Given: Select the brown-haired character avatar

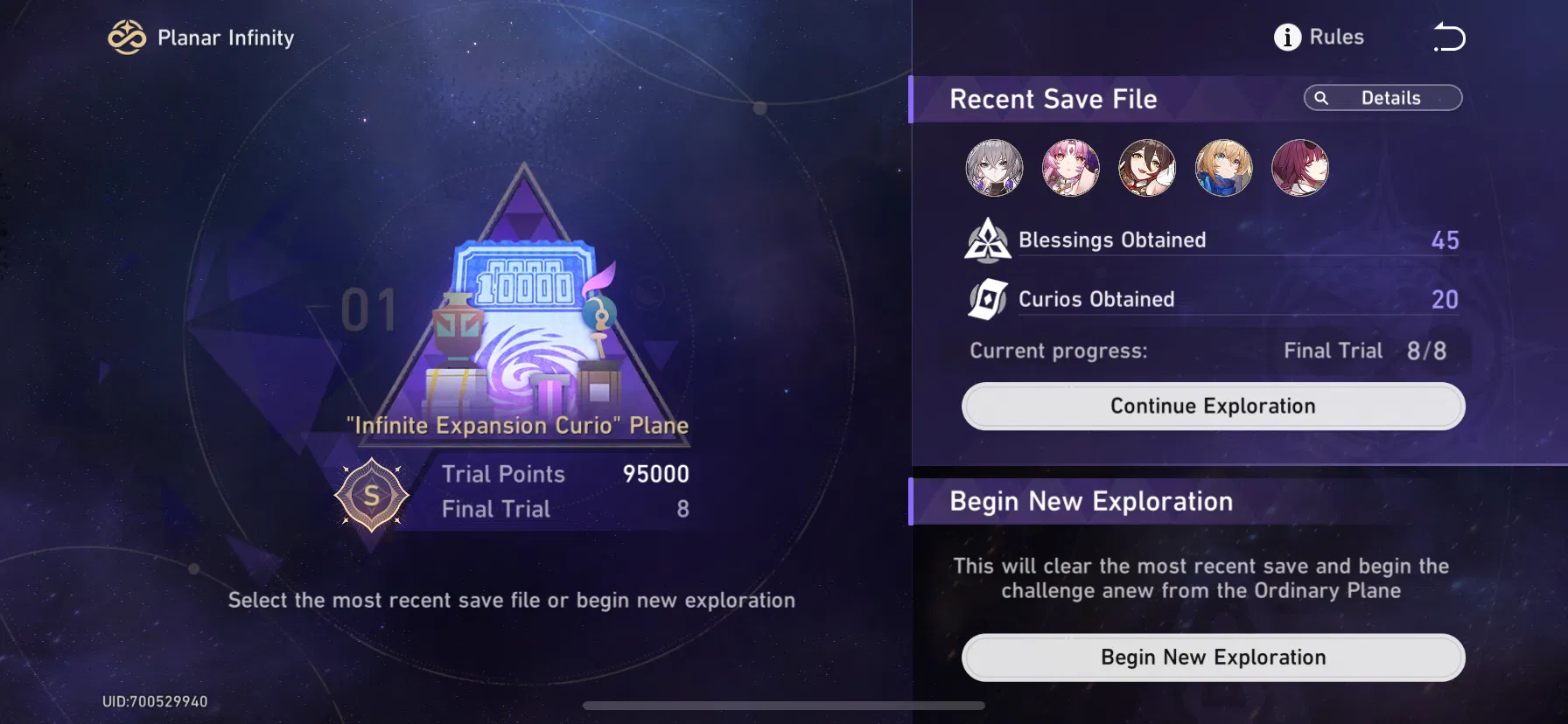Looking at the screenshot, I should coord(1146,168).
